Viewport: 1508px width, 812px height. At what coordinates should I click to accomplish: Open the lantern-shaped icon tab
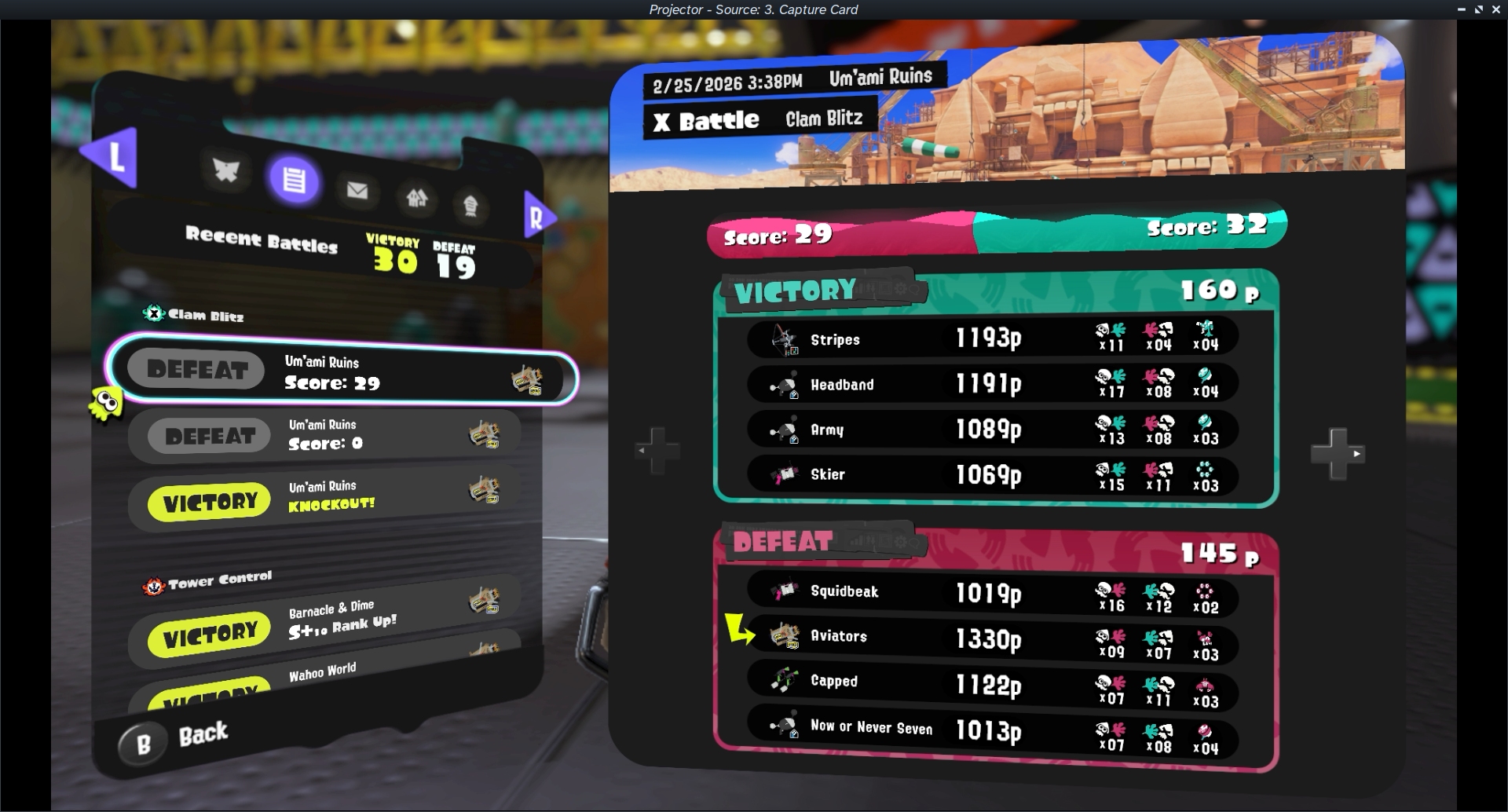(470, 207)
